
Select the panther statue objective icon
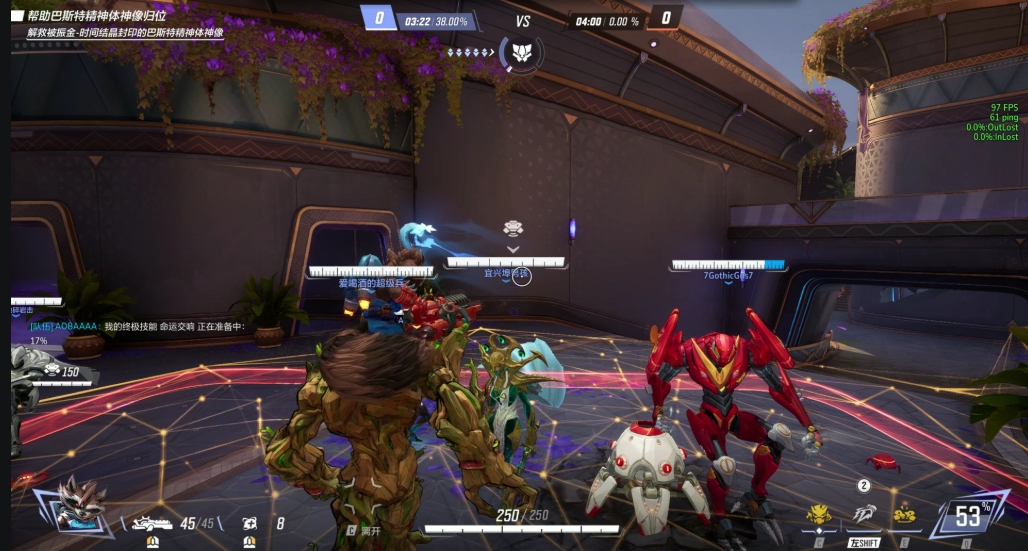(521, 52)
